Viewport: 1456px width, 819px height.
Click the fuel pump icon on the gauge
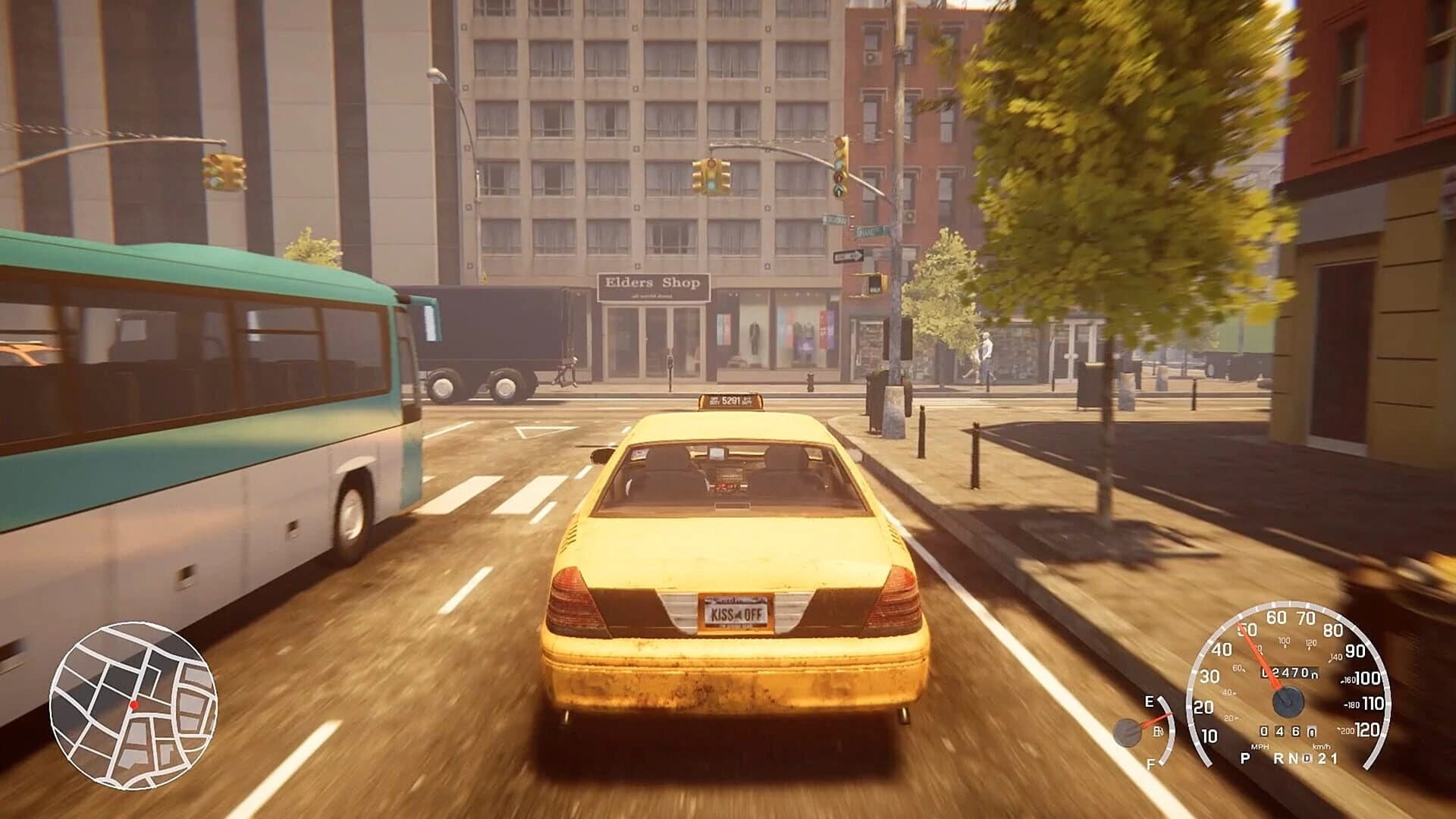point(1158,730)
